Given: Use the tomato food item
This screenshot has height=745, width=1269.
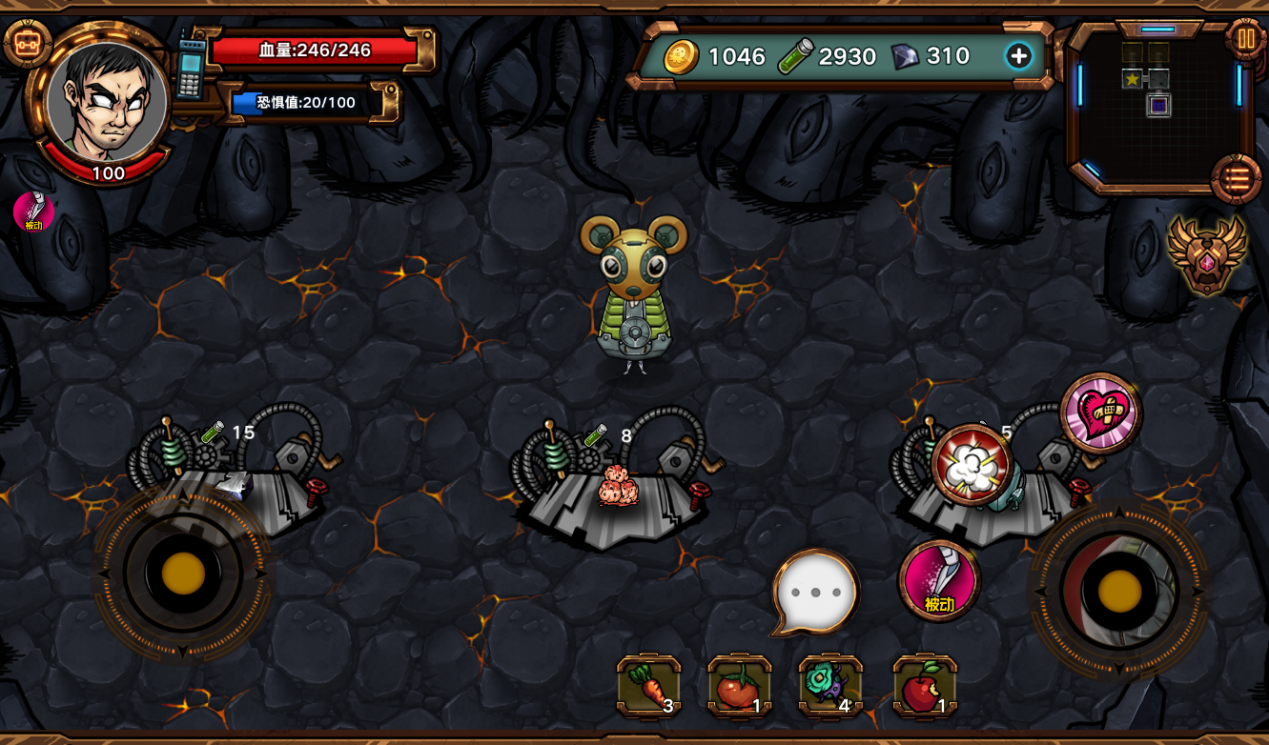Looking at the screenshot, I should click(x=739, y=687).
